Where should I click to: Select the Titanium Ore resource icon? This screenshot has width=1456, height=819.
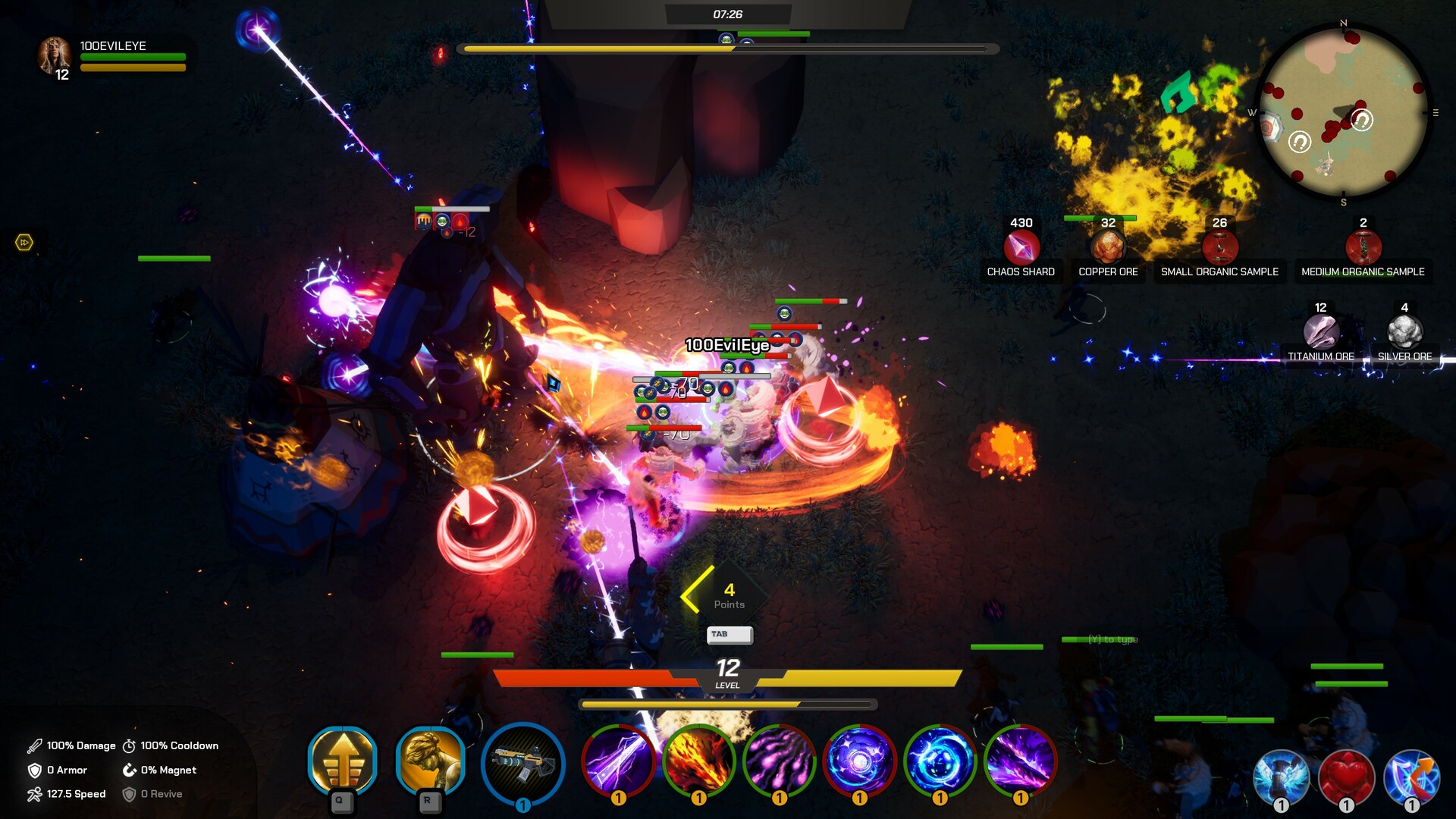tap(1319, 331)
